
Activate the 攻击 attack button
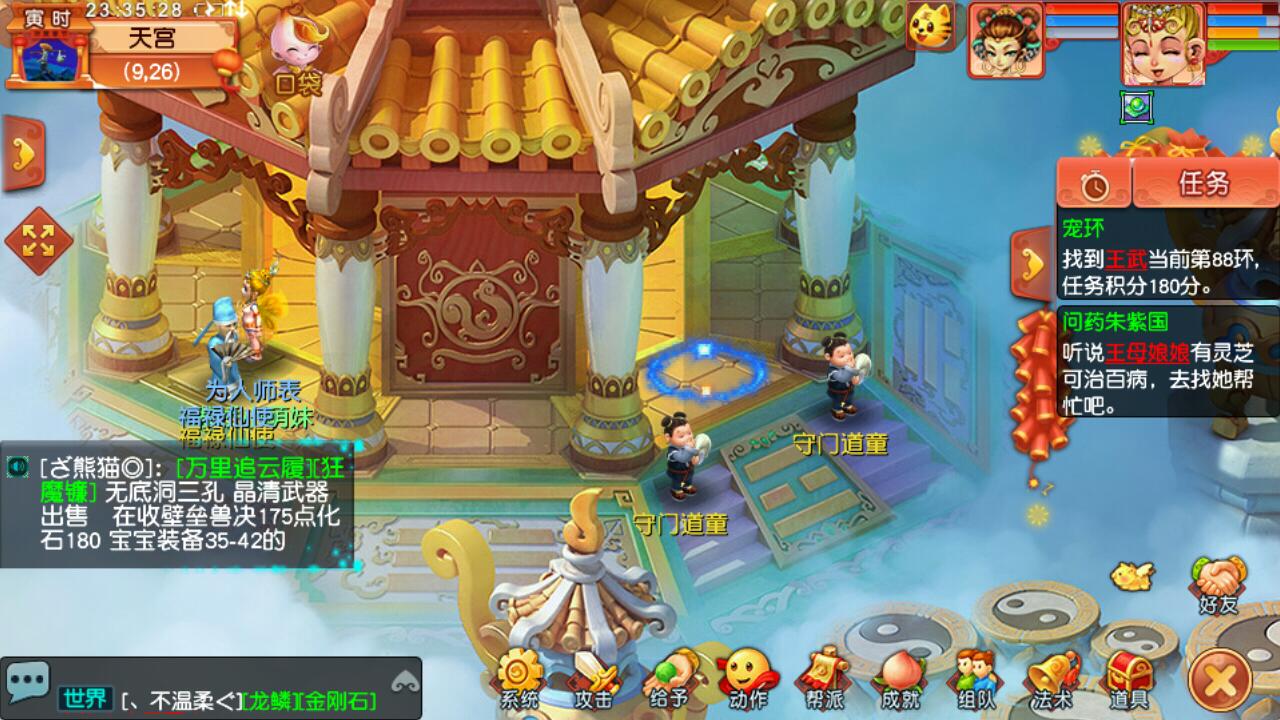[x=594, y=677]
